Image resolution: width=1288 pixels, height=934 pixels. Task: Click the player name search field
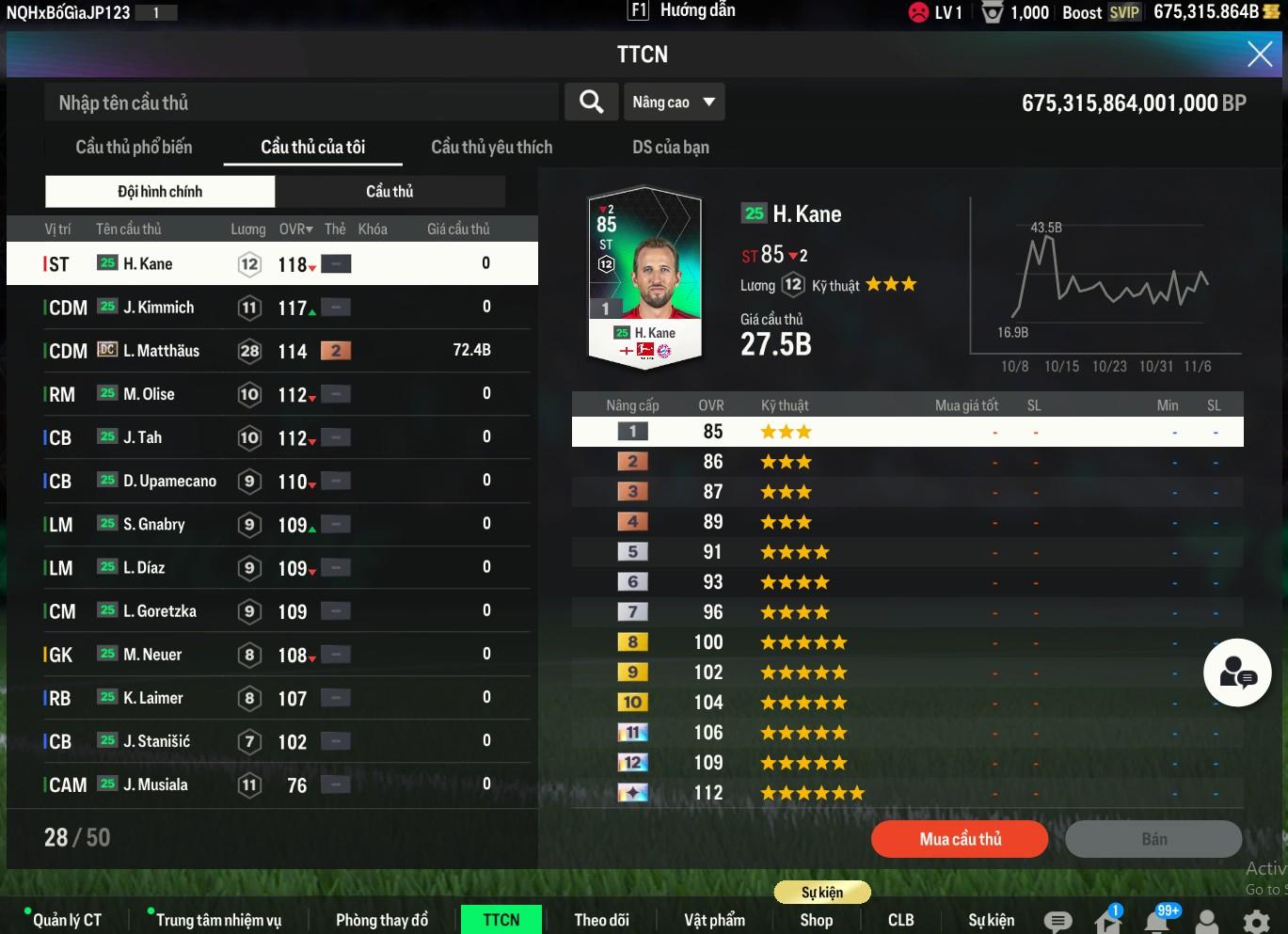click(x=301, y=103)
